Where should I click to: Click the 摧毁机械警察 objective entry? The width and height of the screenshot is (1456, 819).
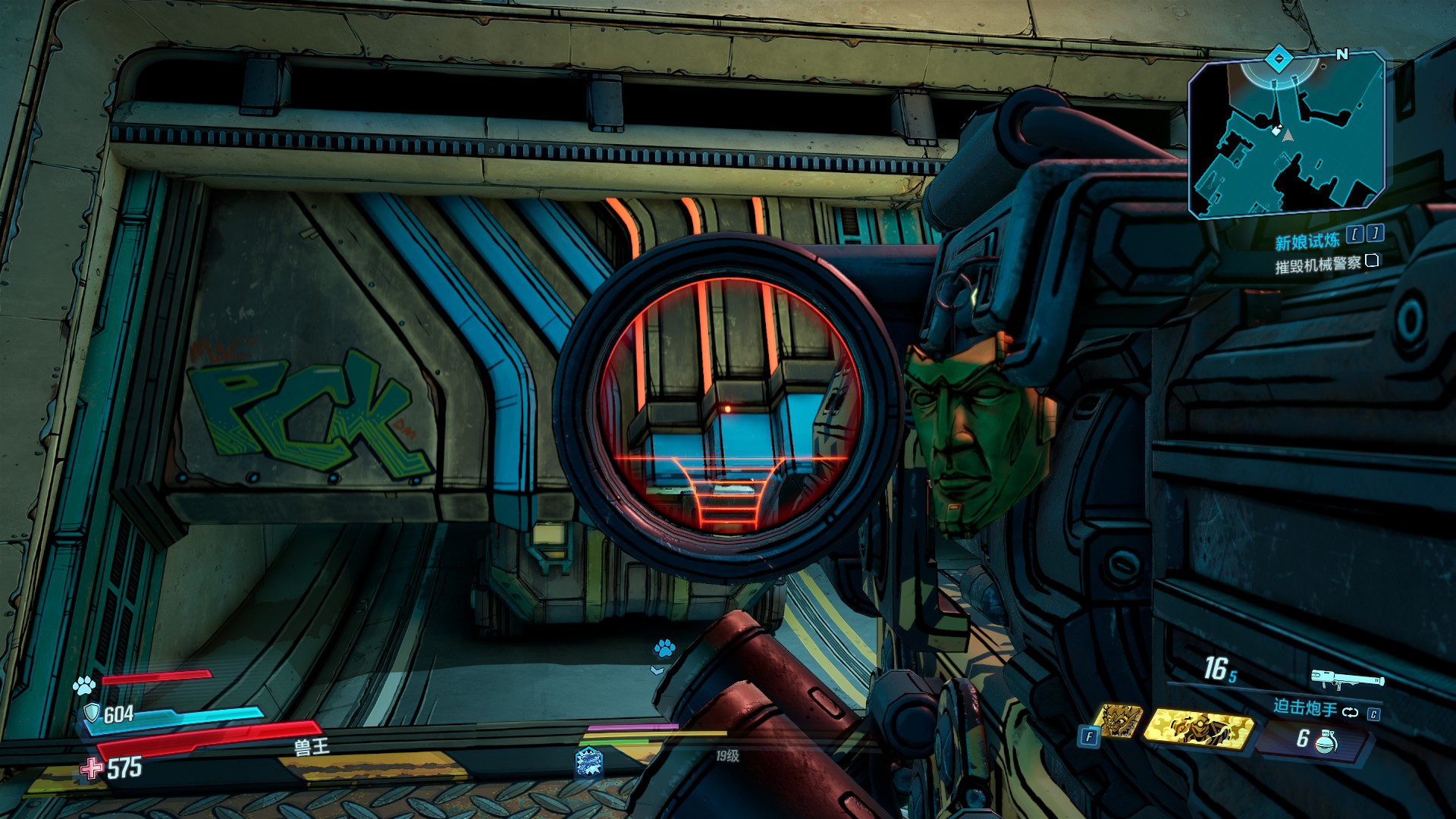click(1317, 265)
